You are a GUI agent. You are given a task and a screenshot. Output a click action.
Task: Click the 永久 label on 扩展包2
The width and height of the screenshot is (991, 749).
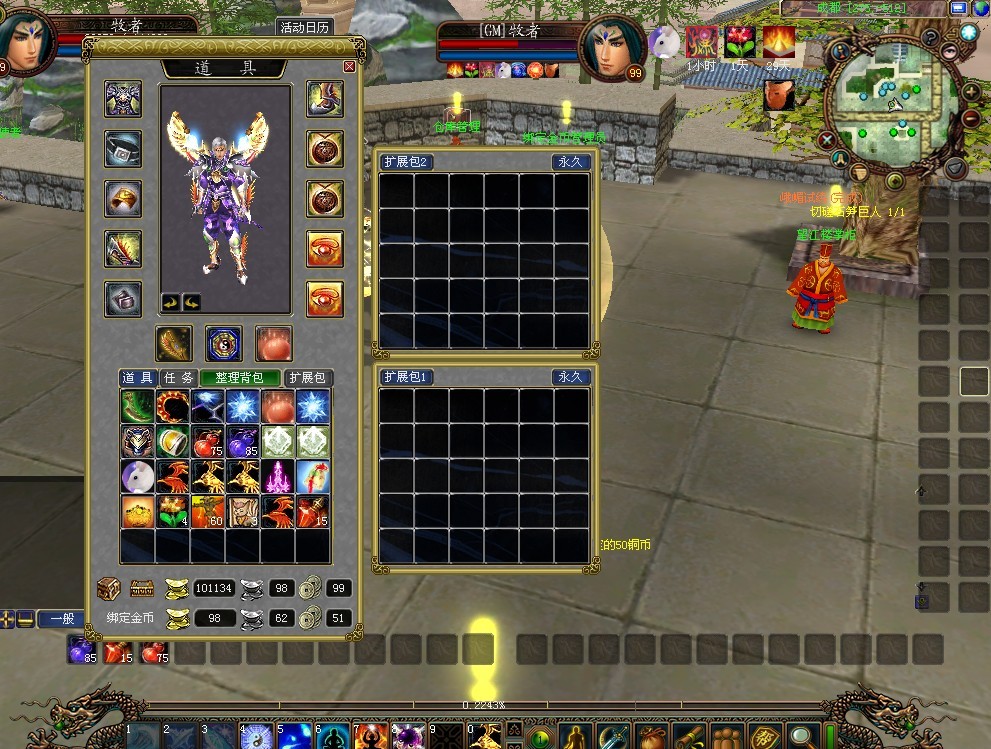(x=571, y=162)
